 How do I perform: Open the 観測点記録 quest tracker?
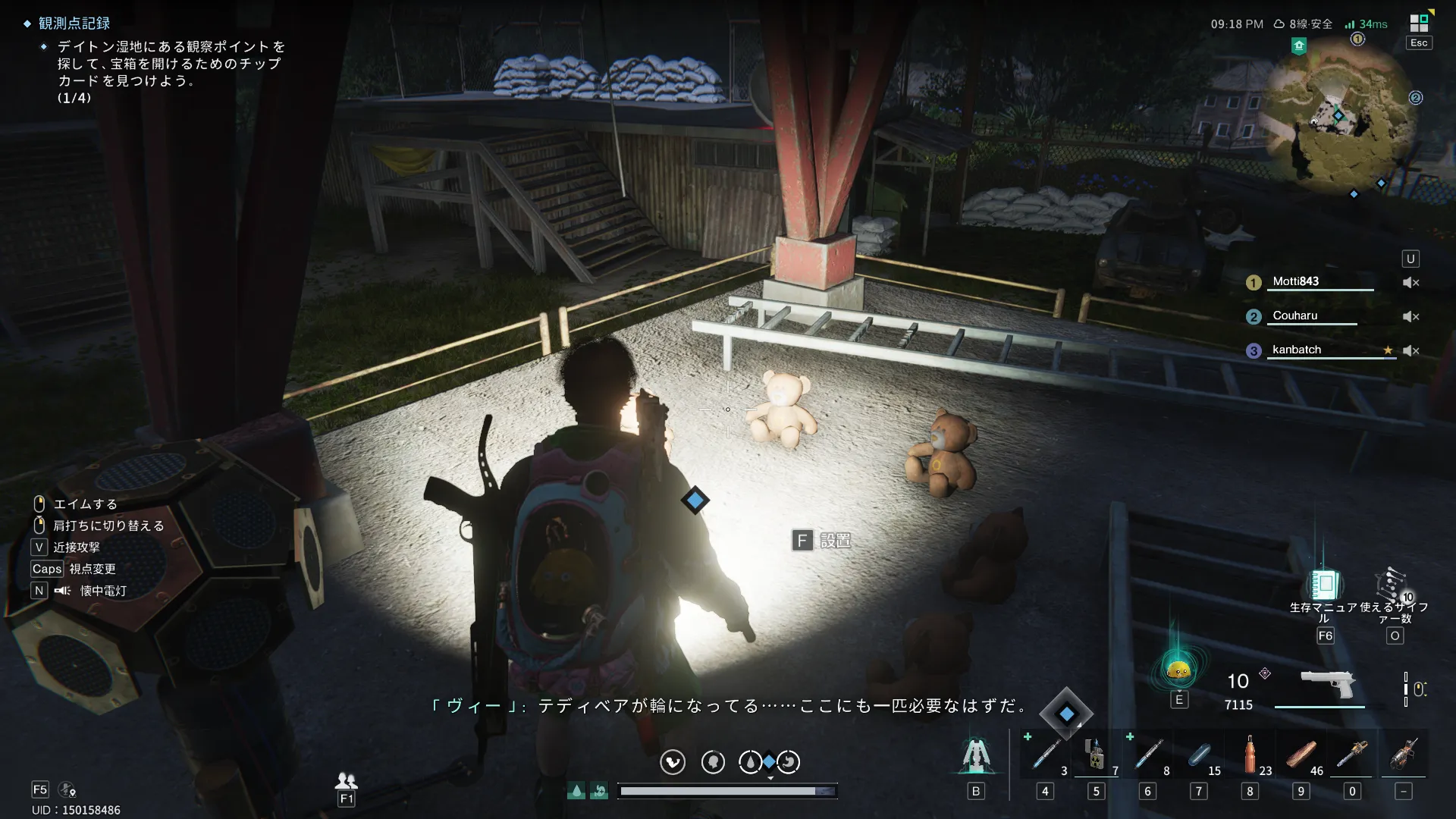[x=74, y=24]
